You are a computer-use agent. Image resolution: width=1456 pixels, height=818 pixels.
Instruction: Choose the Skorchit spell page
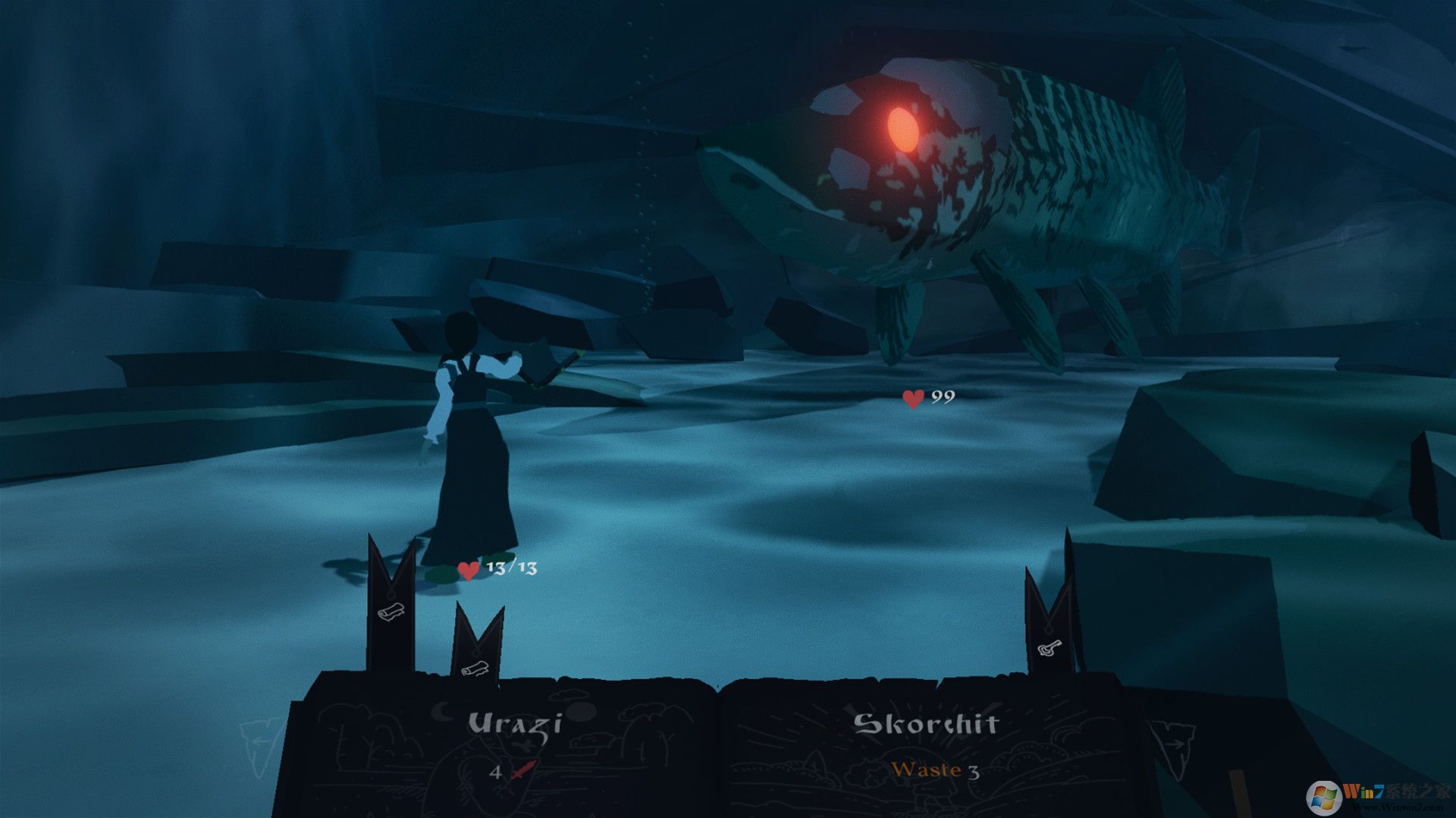tap(925, 747)
